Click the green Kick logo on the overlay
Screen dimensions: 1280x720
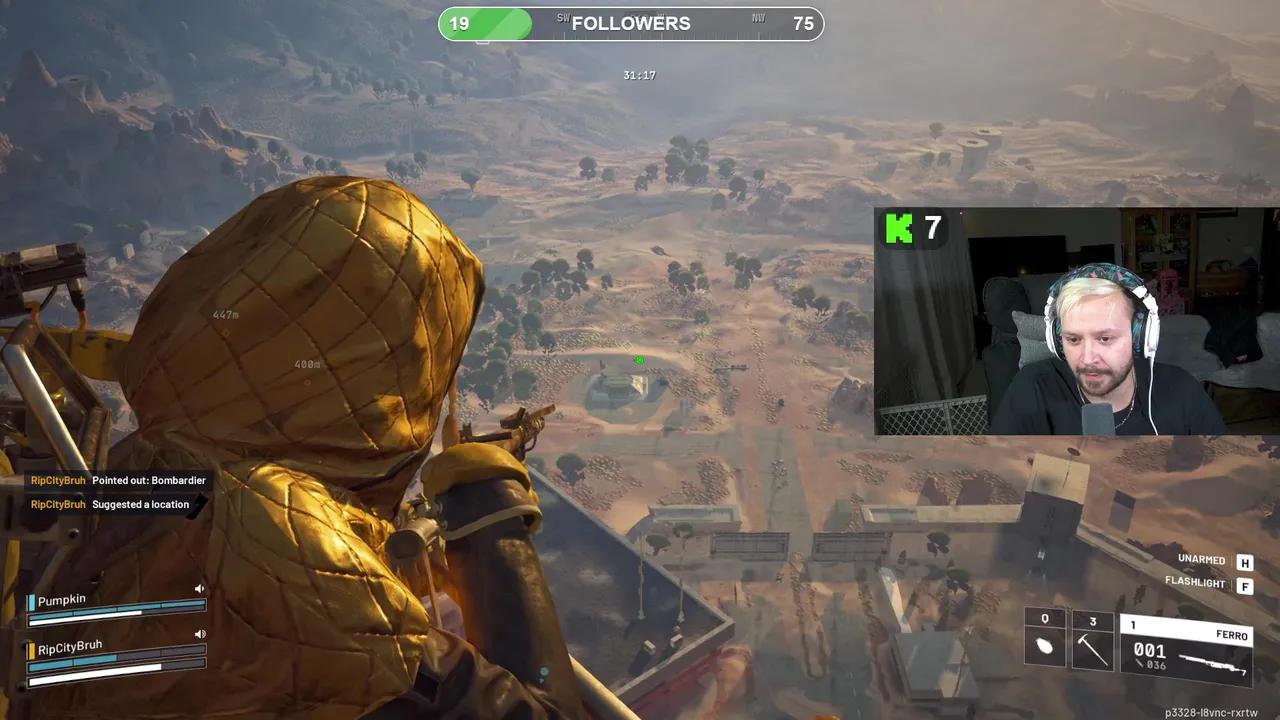click(x=898, y=229)
